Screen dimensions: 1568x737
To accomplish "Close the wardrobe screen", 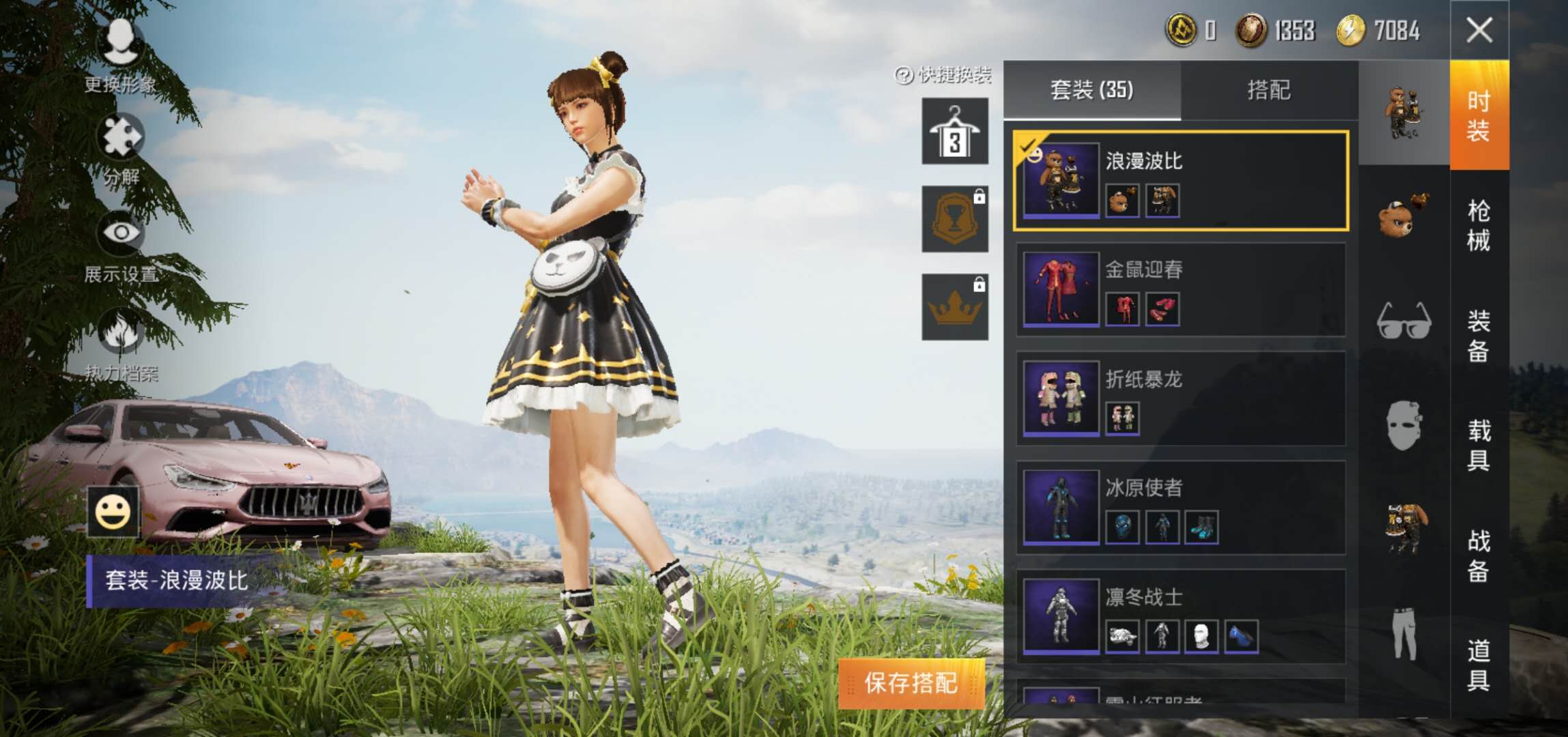I will click(1479, 30).
